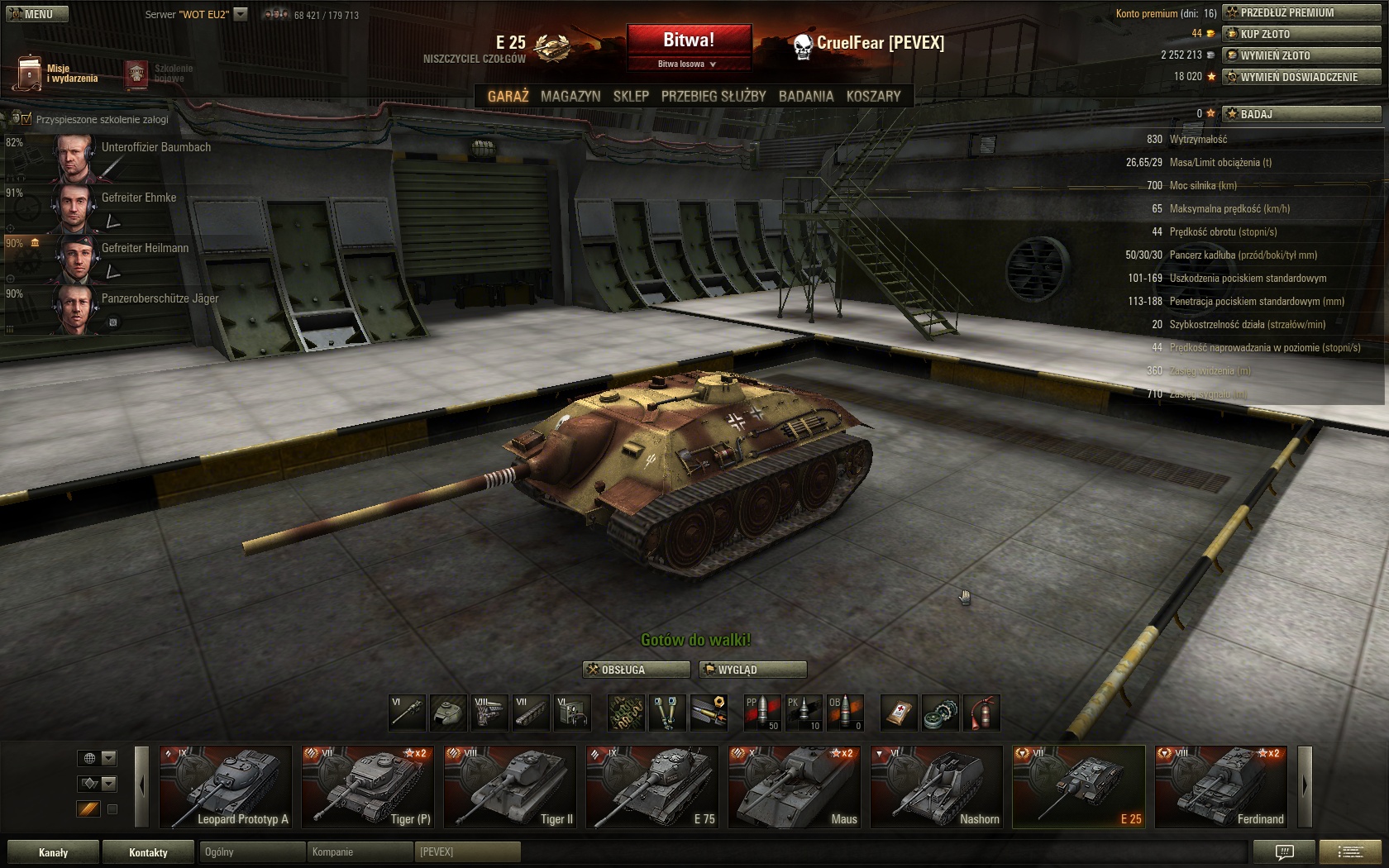Click the PRZEDŁUŻ PREMIUM button
This screenshot has height=868, width=1389.
[1301, 12]
